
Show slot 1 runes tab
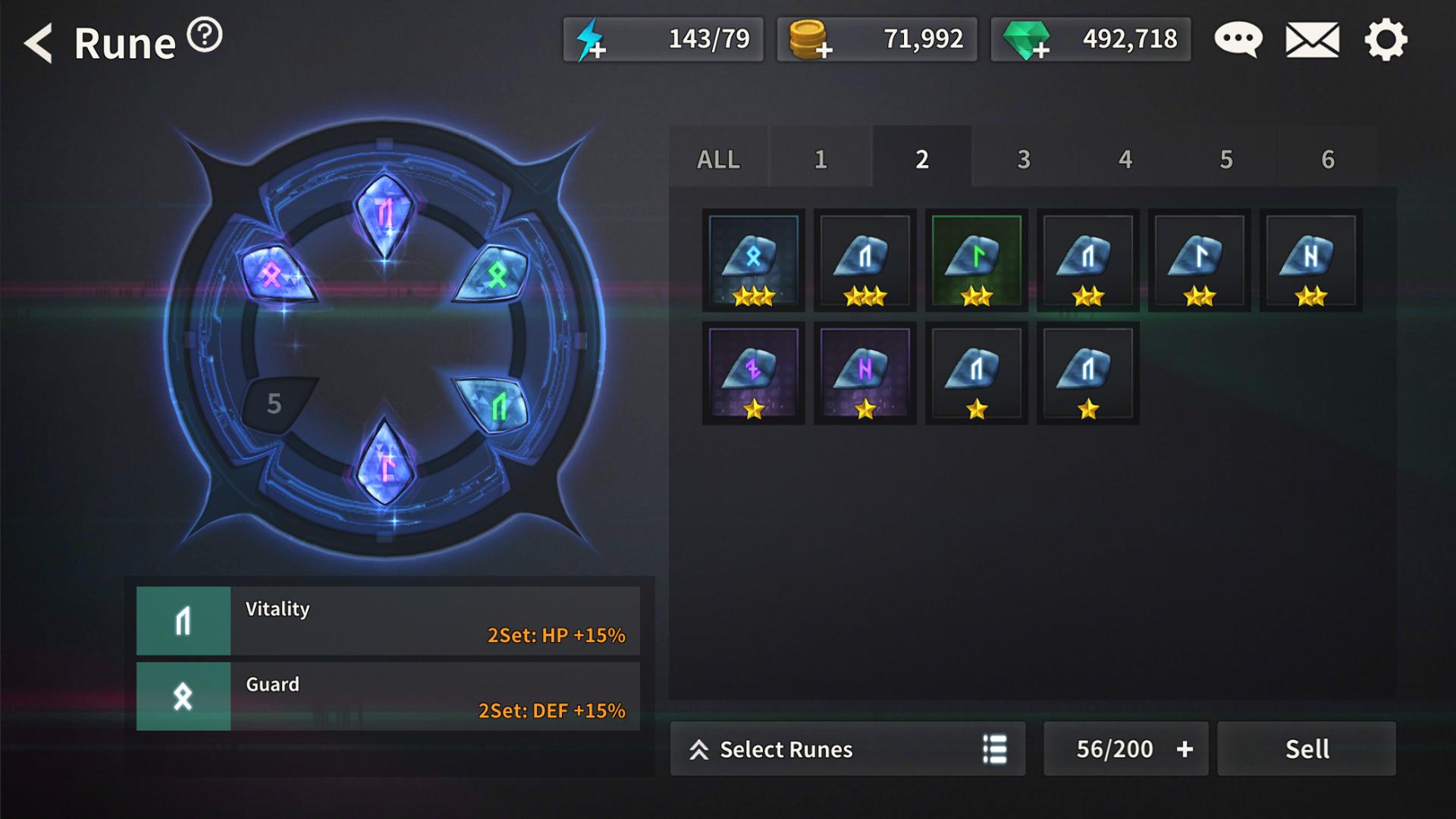(821, 159)
